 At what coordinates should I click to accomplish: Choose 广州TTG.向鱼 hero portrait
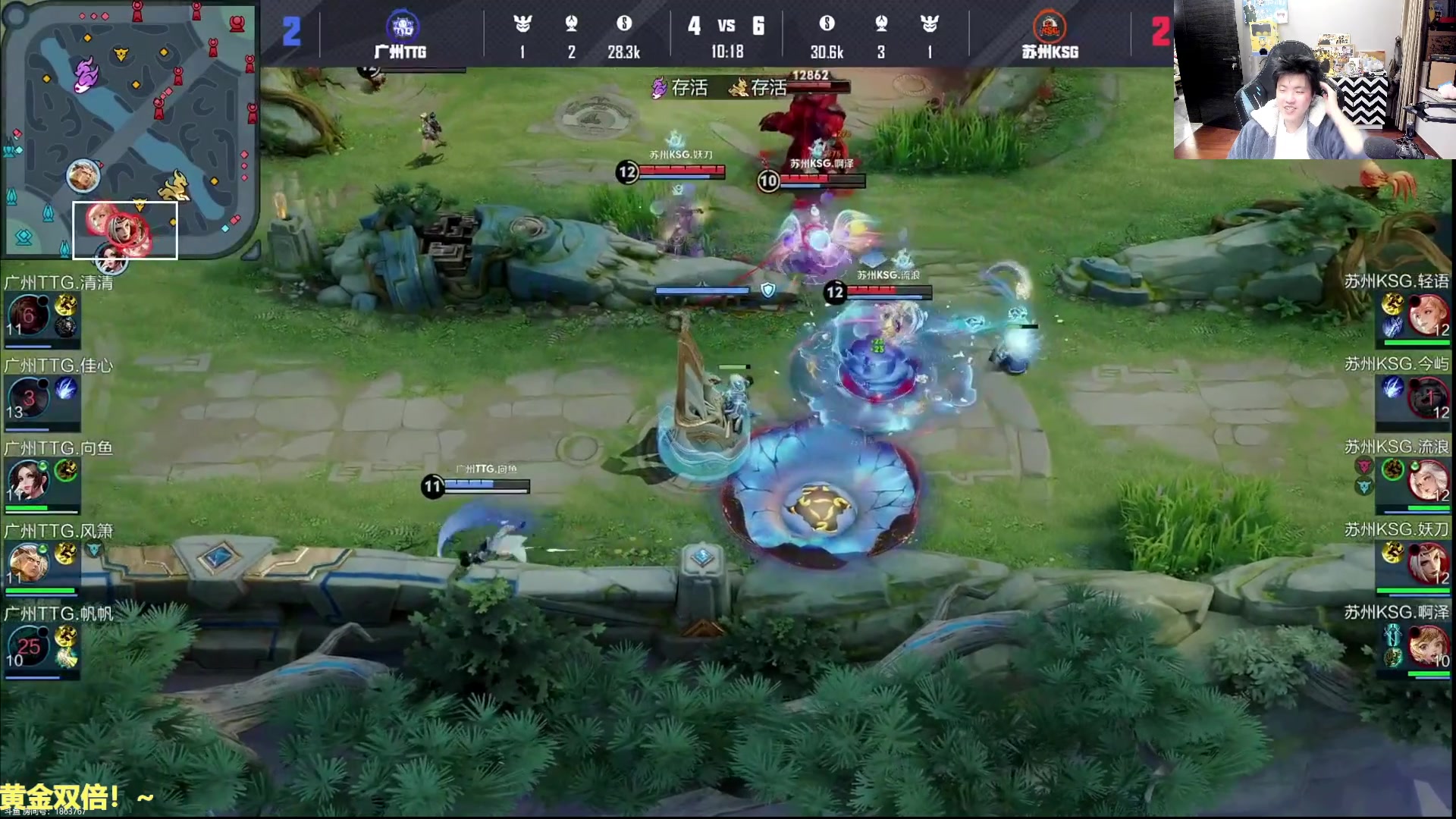coord(28,480)
